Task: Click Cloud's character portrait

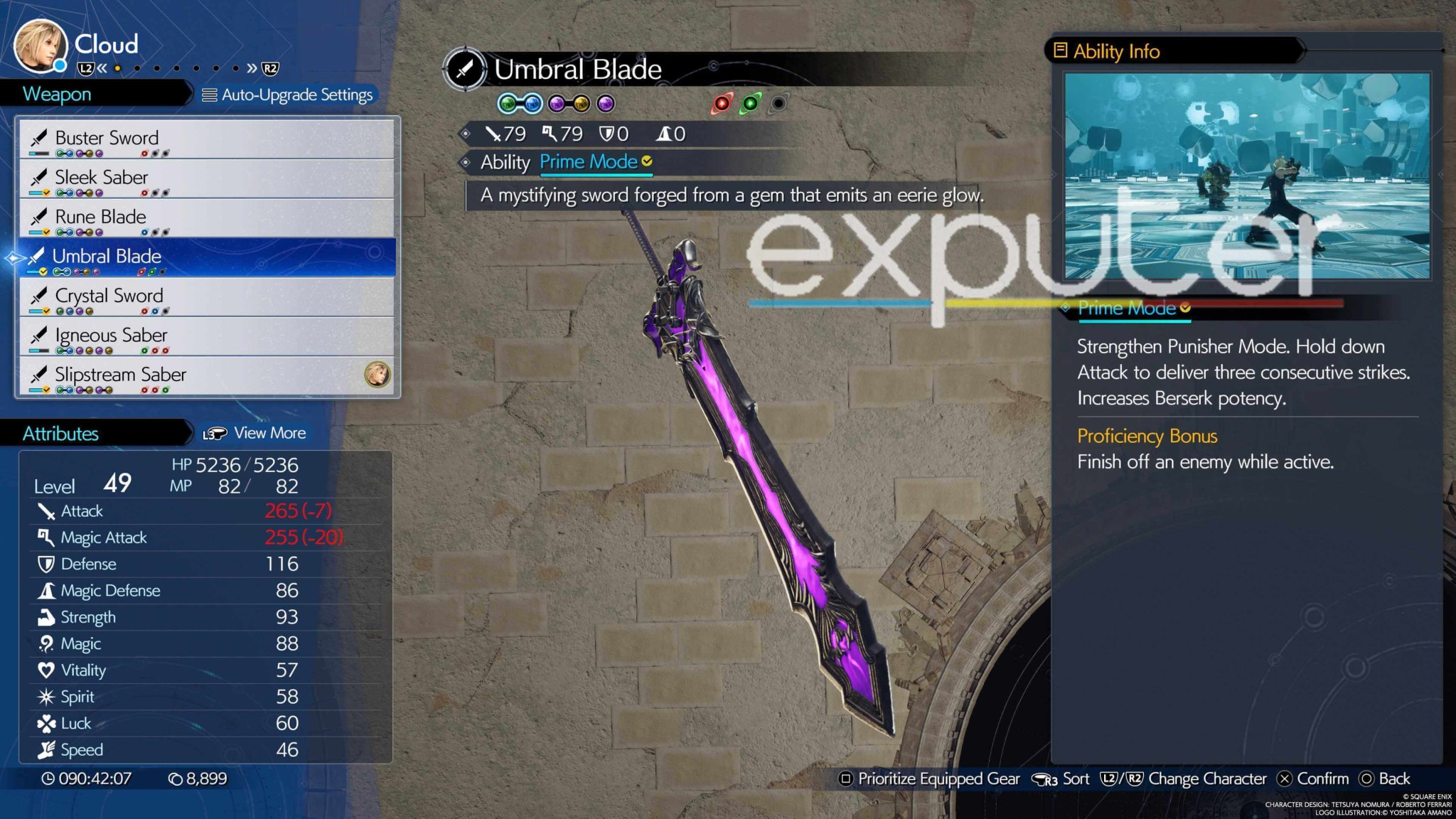Action: [x=41, y=46]
